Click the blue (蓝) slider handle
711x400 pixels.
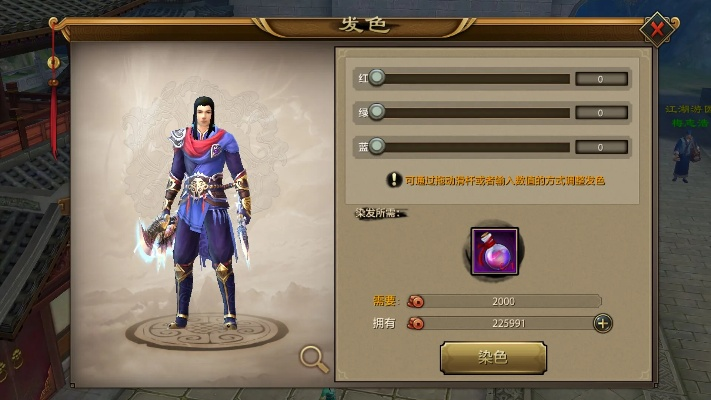pyautogui.click(x=376, y=146)
